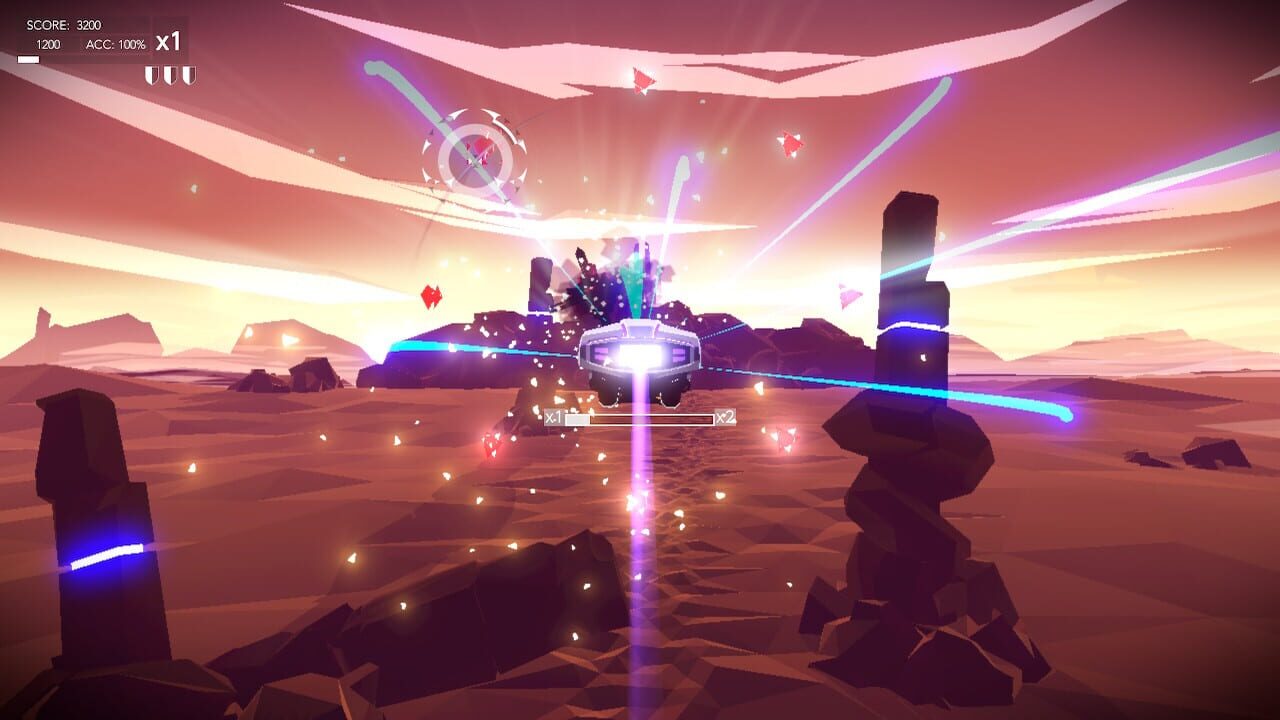Select the first shield icon under the score

[x=152, y=75]
